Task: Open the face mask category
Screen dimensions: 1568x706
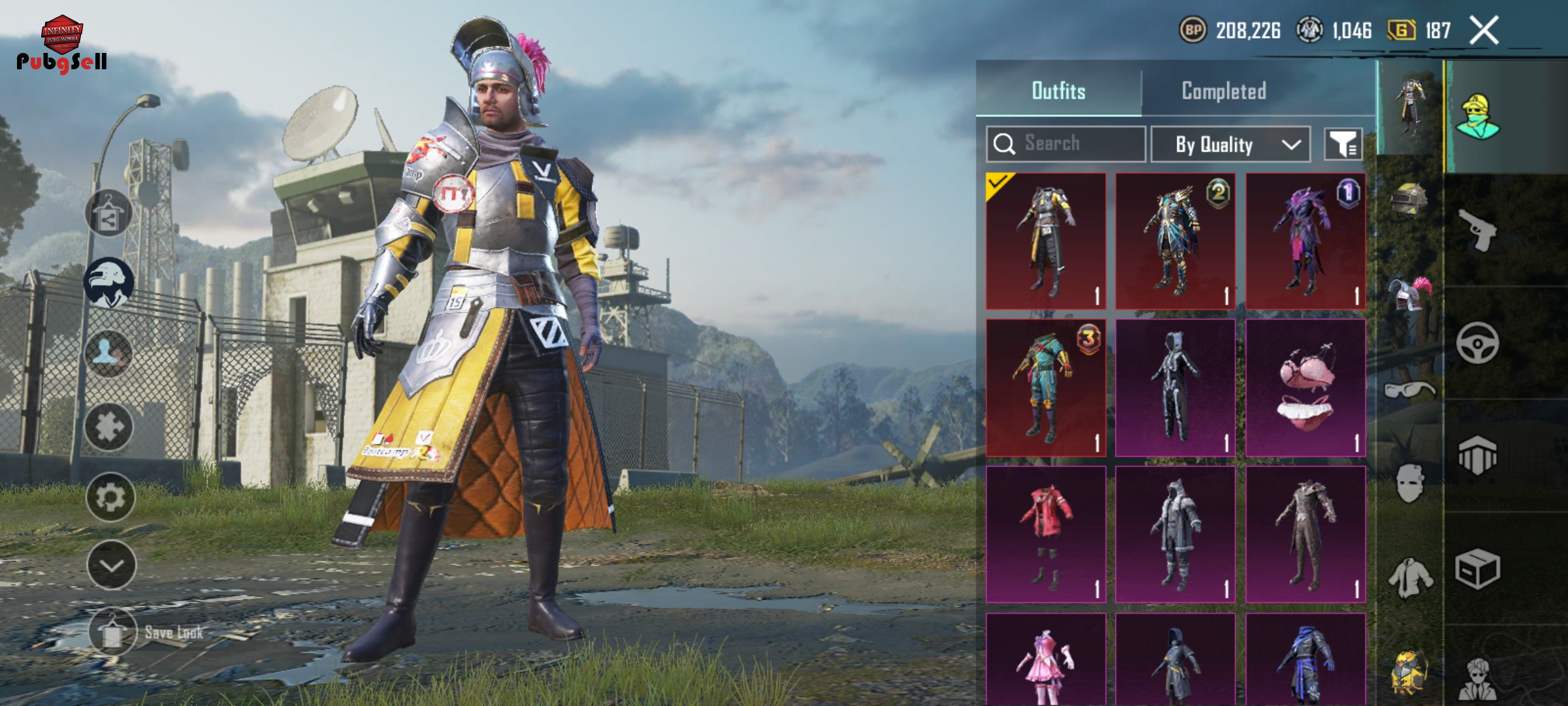Action: point(1409,482)
